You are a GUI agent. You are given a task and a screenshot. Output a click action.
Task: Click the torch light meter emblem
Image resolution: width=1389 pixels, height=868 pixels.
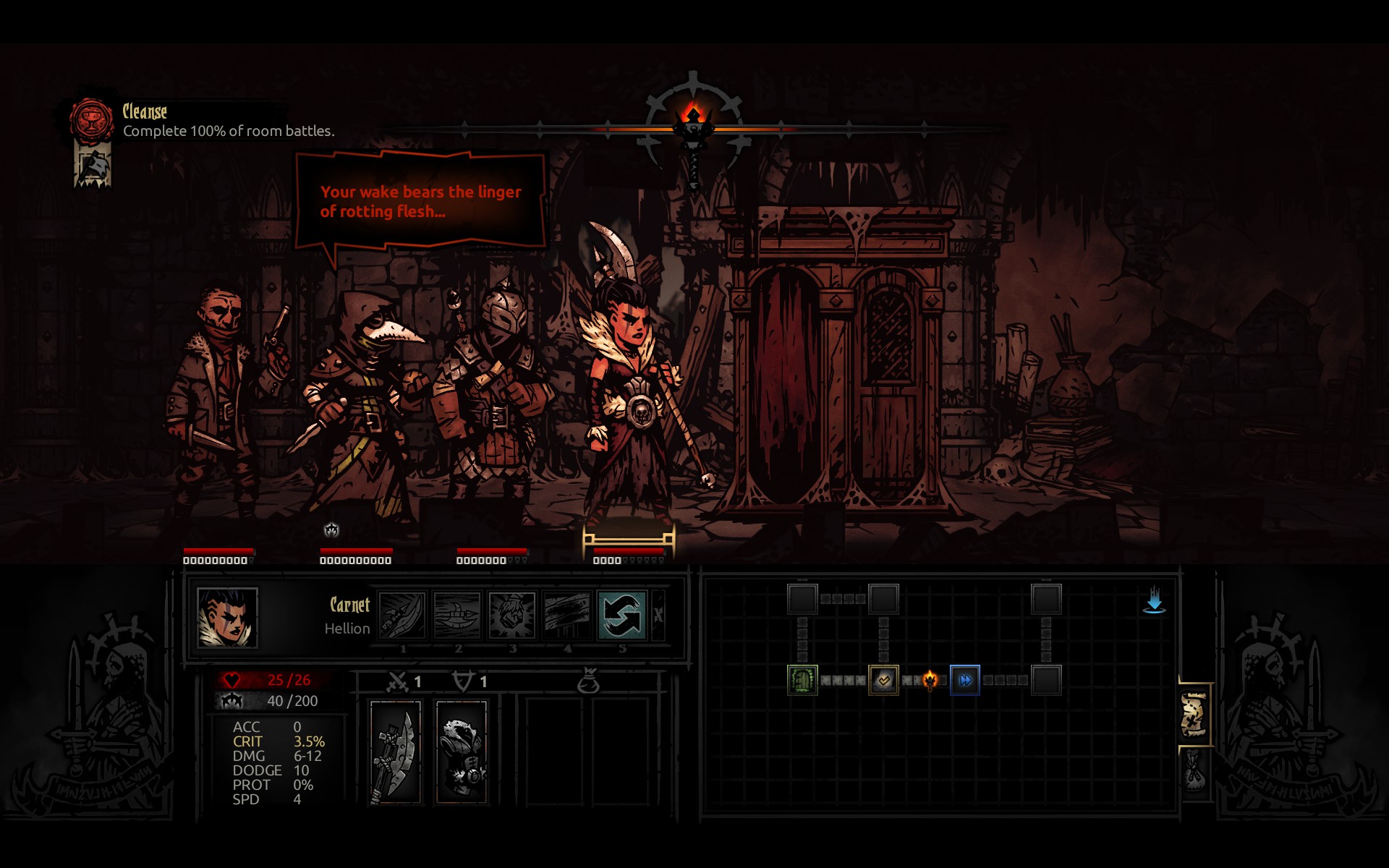(694, 127)
